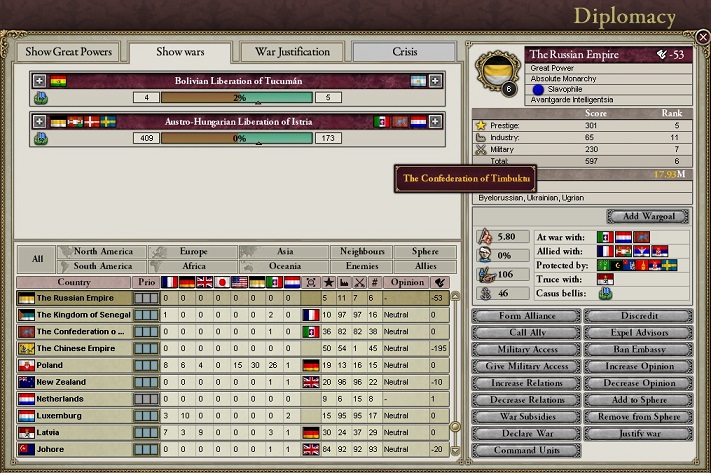Show All countries in the list
Viewport: 711px width, 473px height.
pyautogui.click(x=37, y=259)
